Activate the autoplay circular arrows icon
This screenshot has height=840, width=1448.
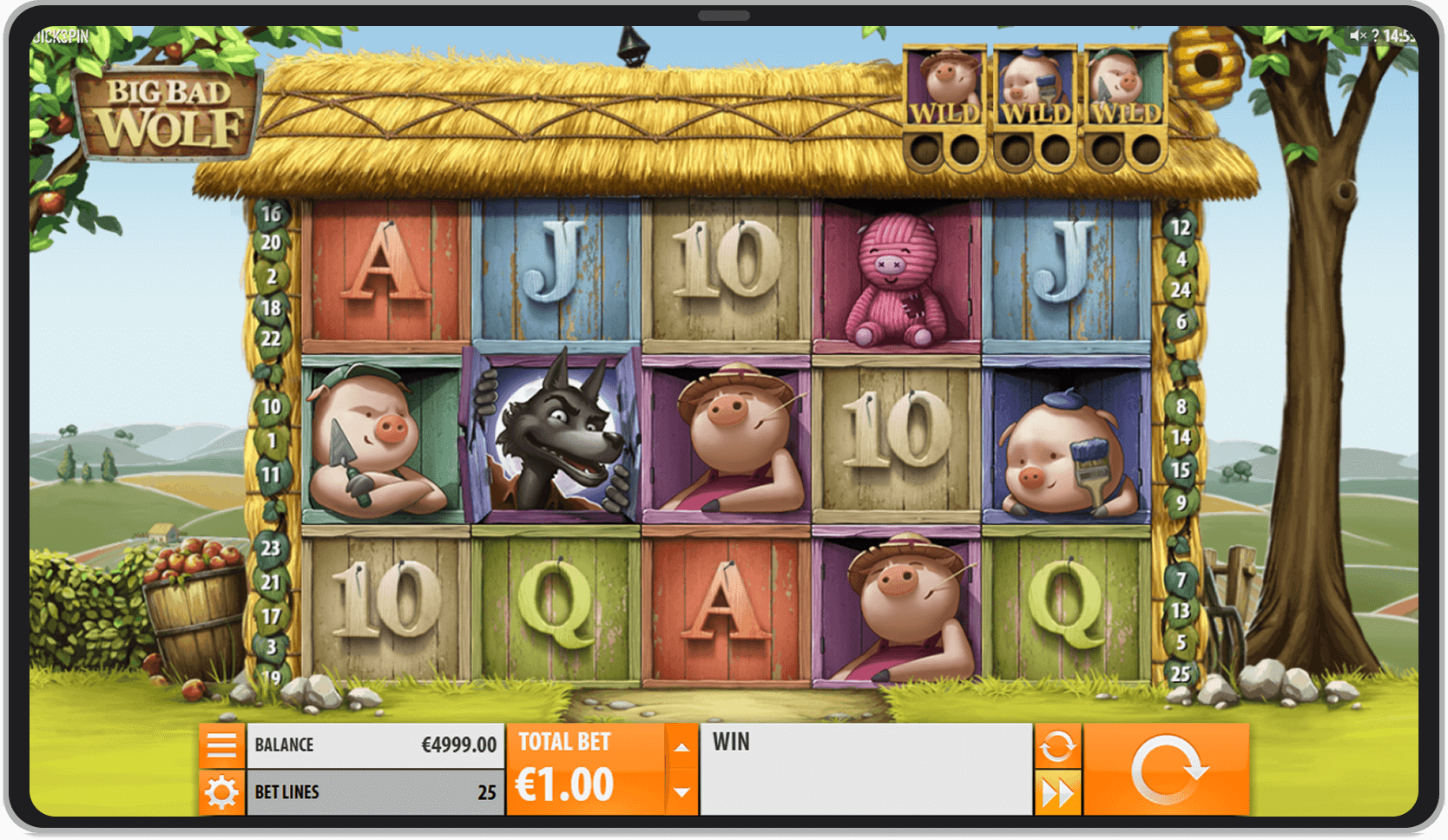pos(1058,745)
